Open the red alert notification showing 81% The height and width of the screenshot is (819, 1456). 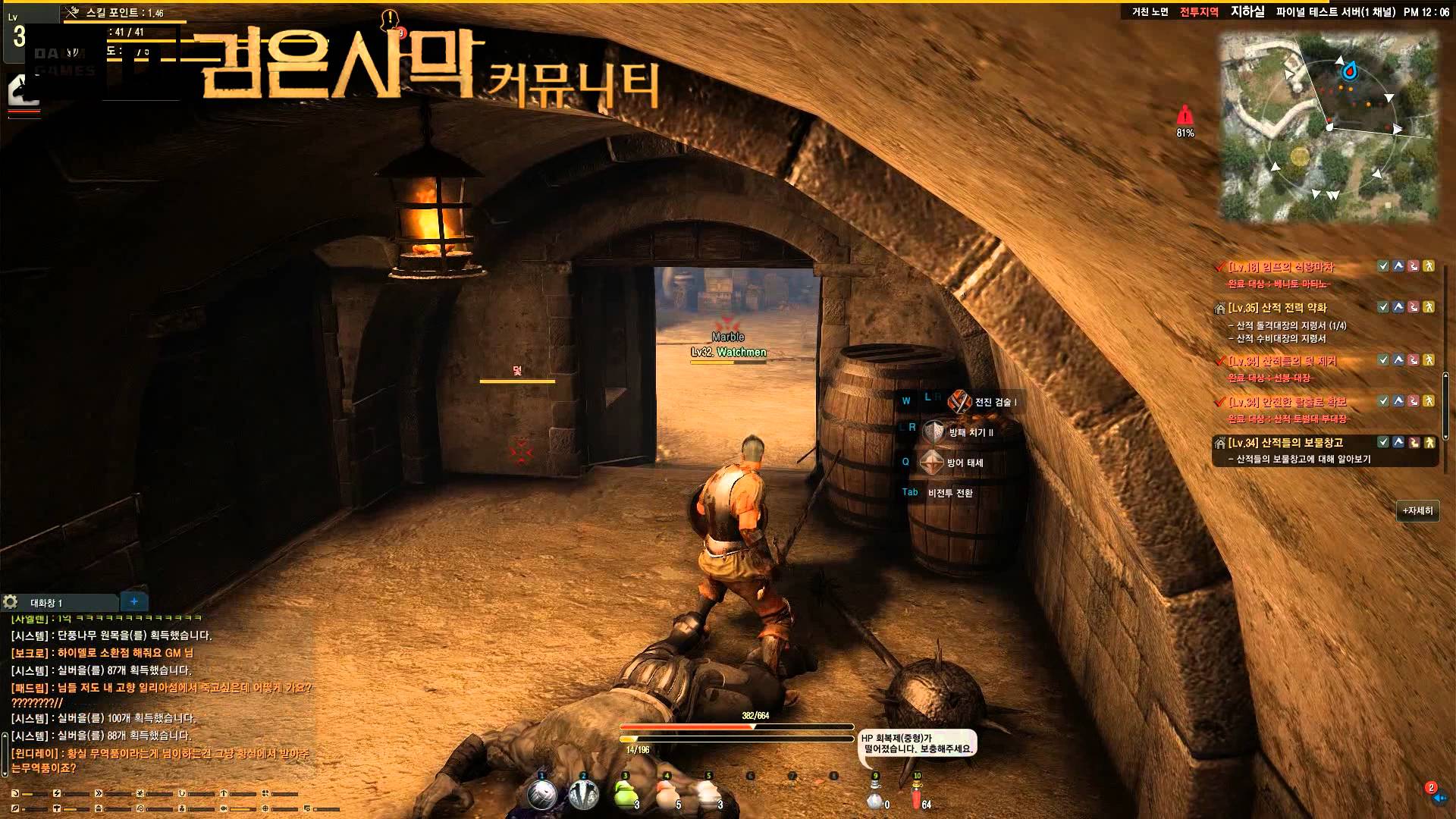coord(1185,118)
